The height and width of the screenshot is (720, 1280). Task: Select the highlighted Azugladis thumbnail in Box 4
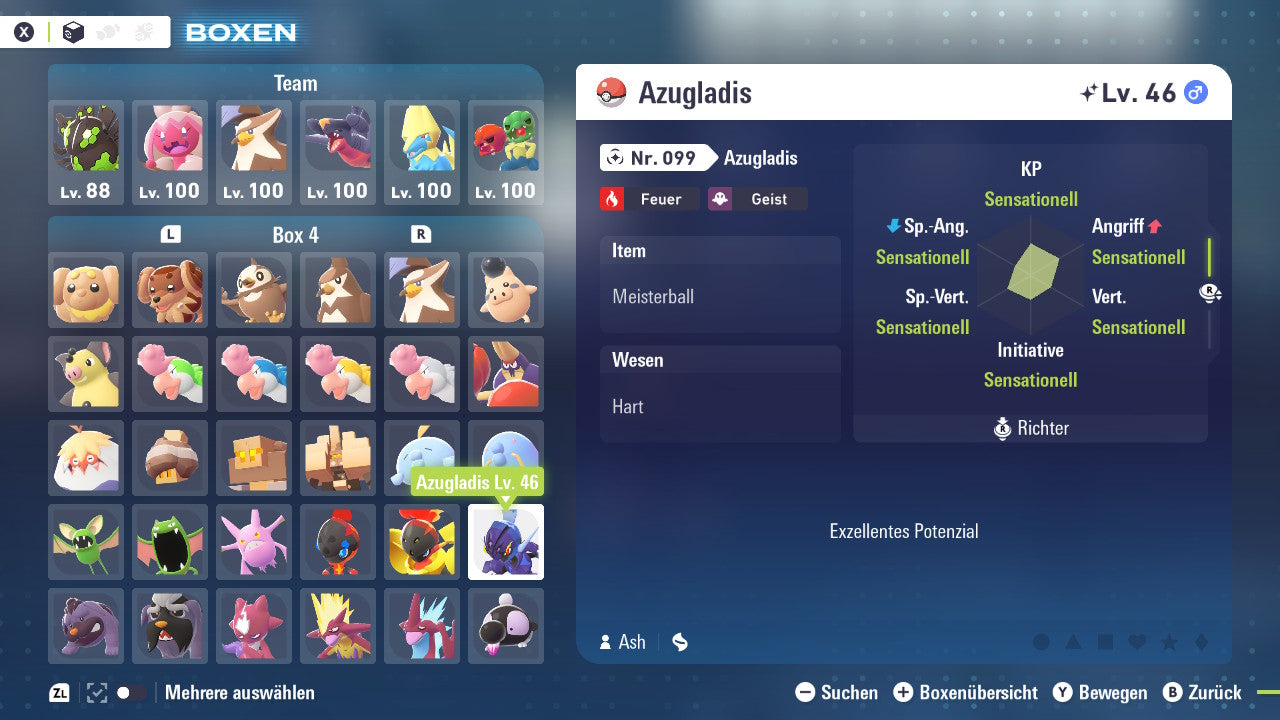[506, 542]
